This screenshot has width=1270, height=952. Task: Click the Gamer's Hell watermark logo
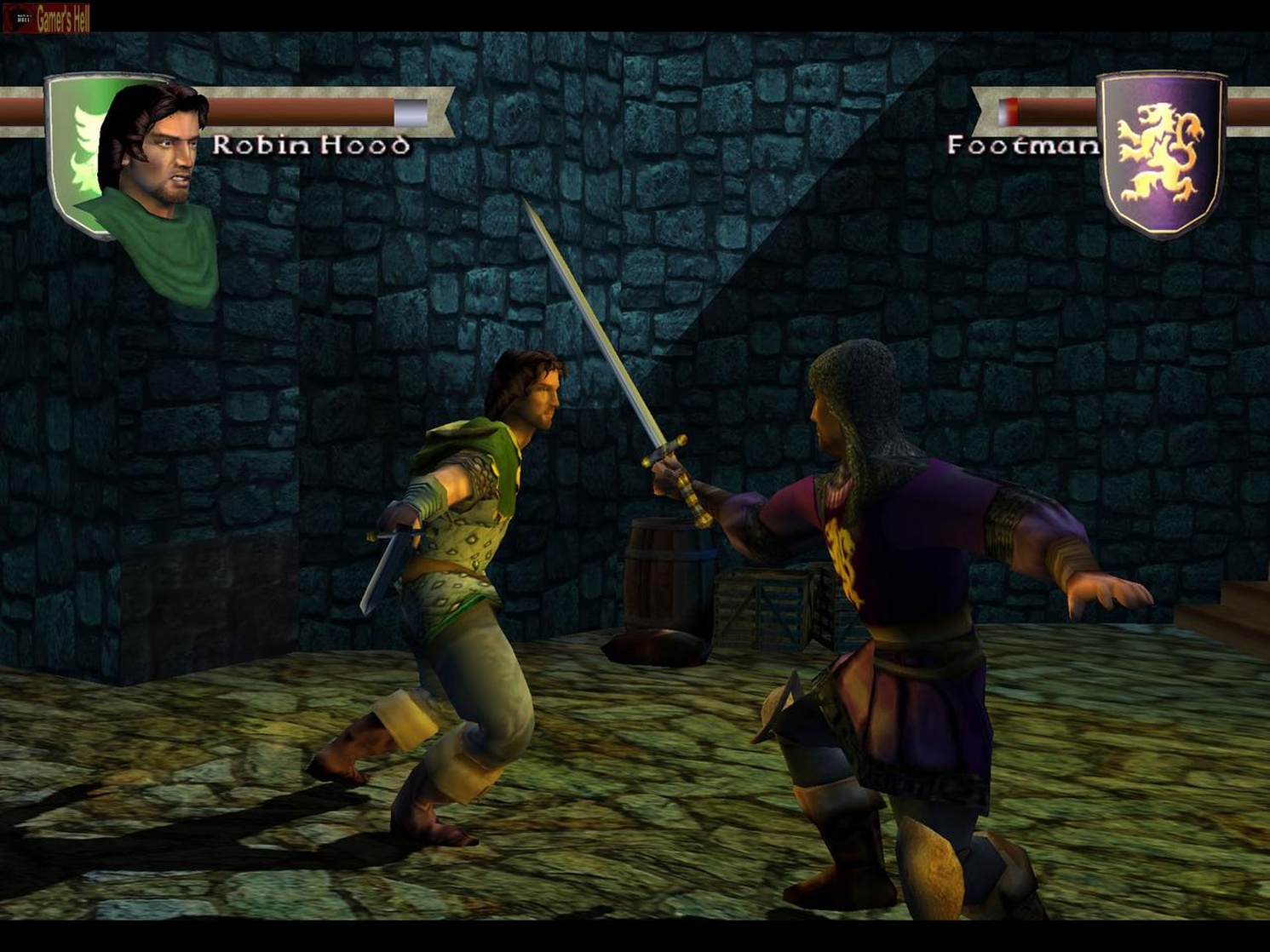pos(47,17)
